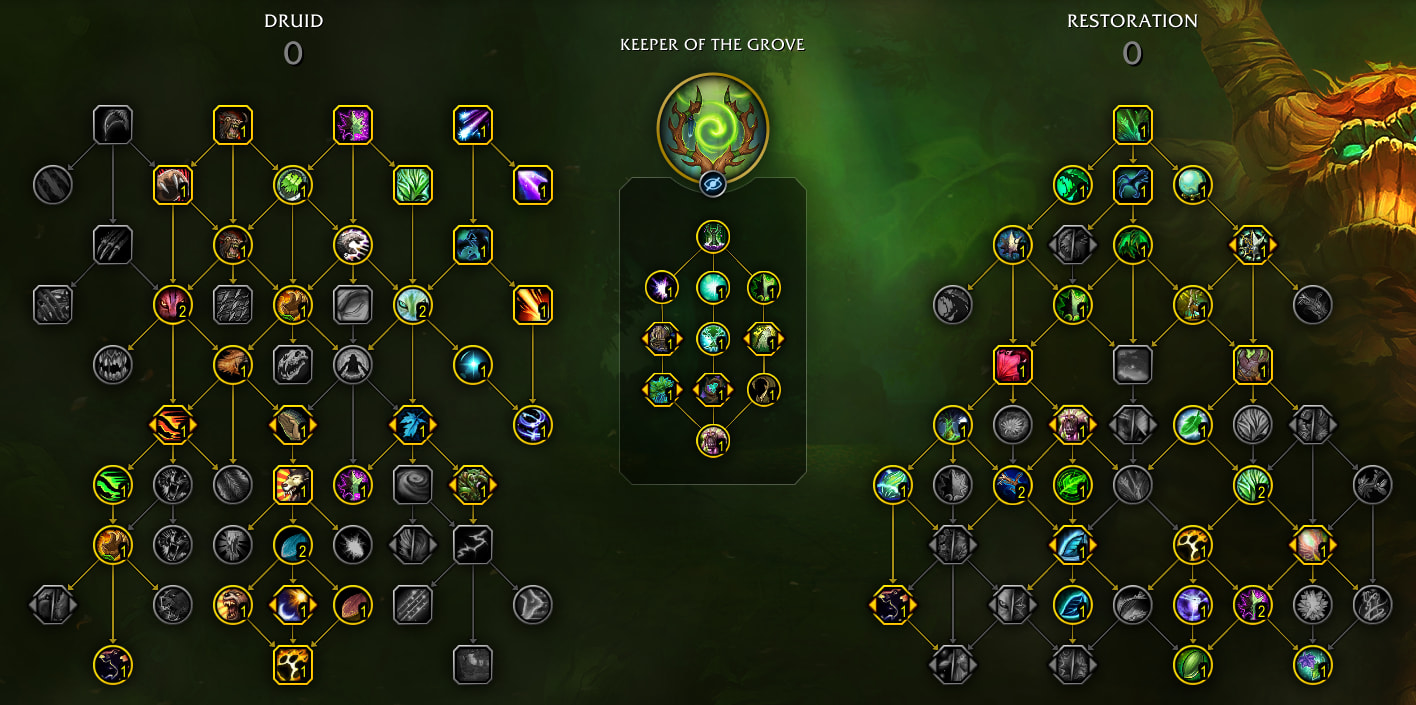Select the bottom node of the hero talent tree
Viewport: 1416px width, 705px height.
pyautogui.click(x=713, y=440)
